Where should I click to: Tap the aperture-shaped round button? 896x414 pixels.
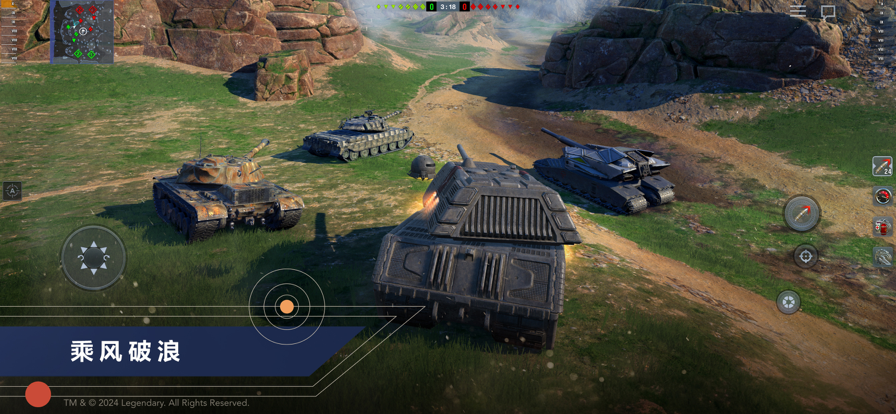click(788, 301)
